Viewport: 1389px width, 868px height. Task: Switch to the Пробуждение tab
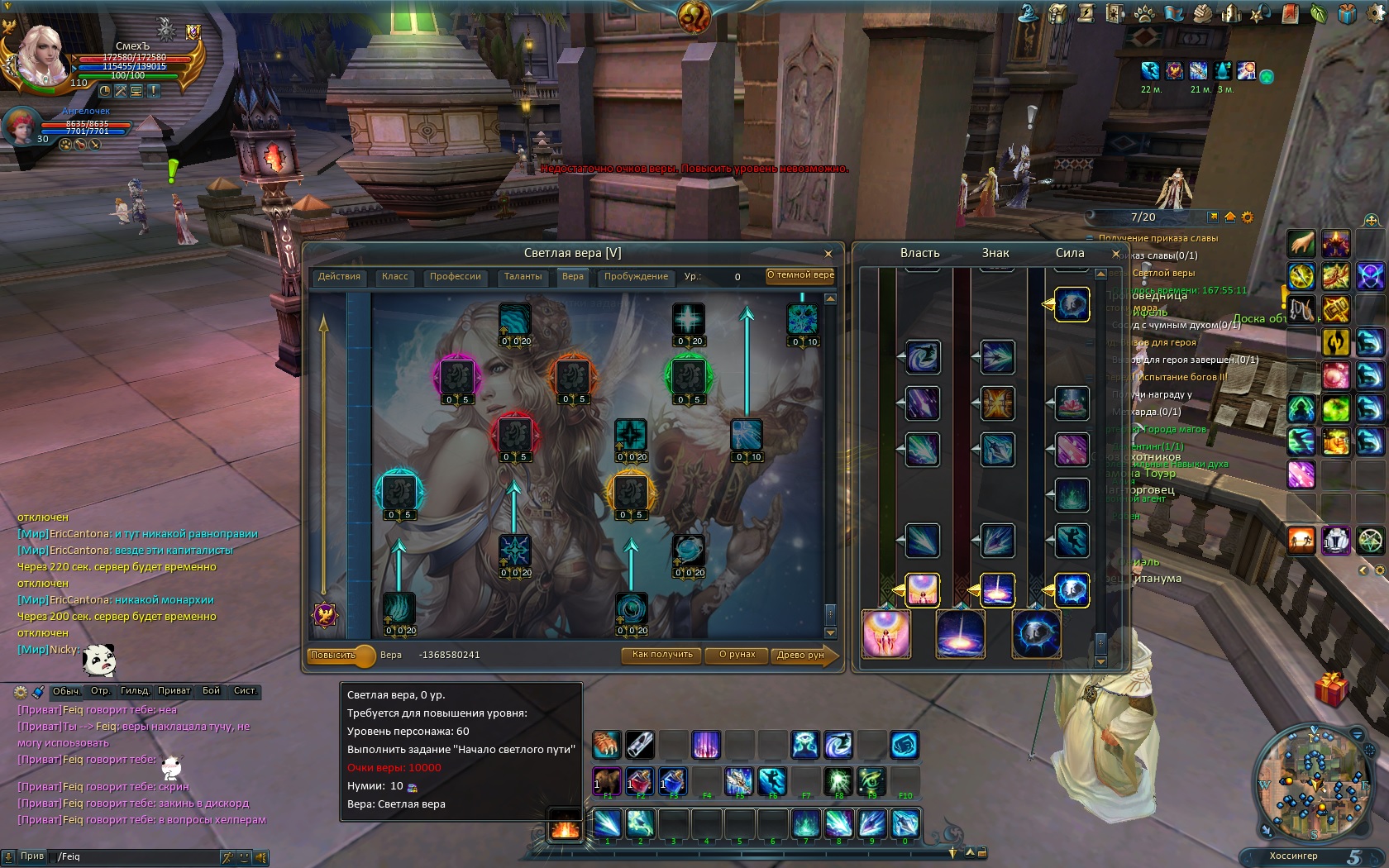tap(635, 277)
